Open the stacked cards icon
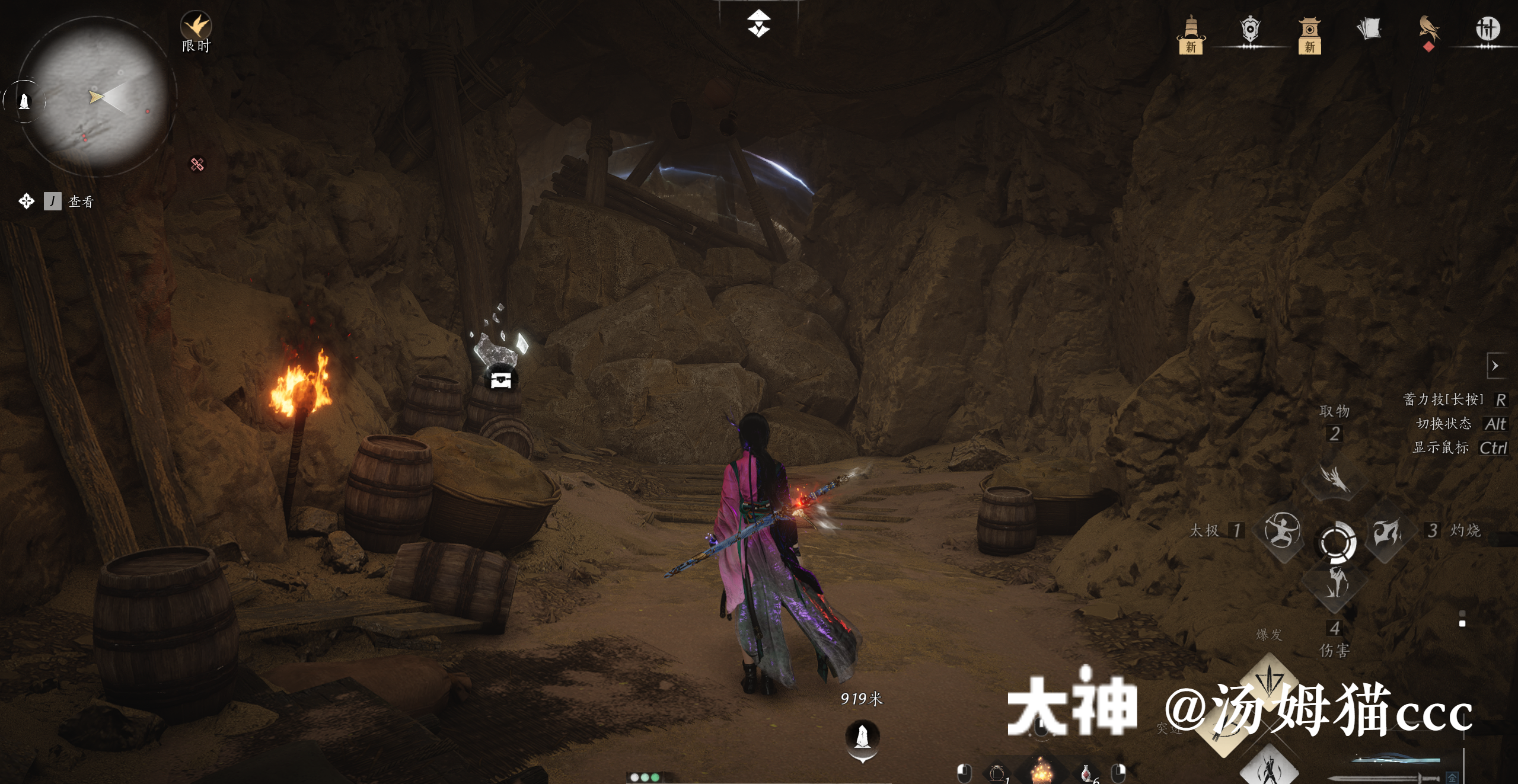1518x784 pixels. tap(1369, 28)
